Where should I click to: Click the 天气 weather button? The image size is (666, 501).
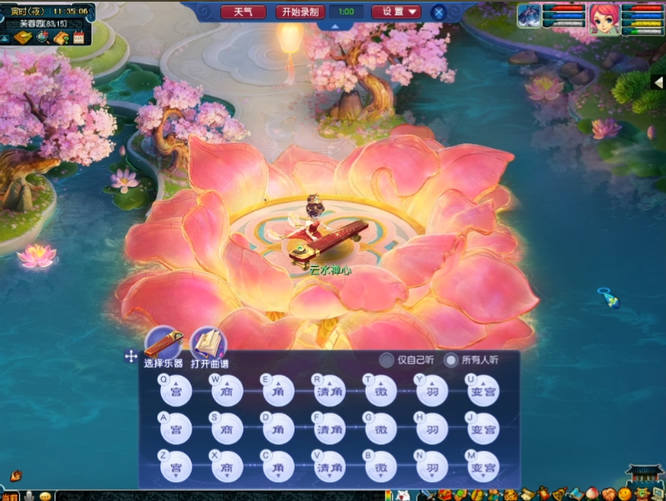243,12
